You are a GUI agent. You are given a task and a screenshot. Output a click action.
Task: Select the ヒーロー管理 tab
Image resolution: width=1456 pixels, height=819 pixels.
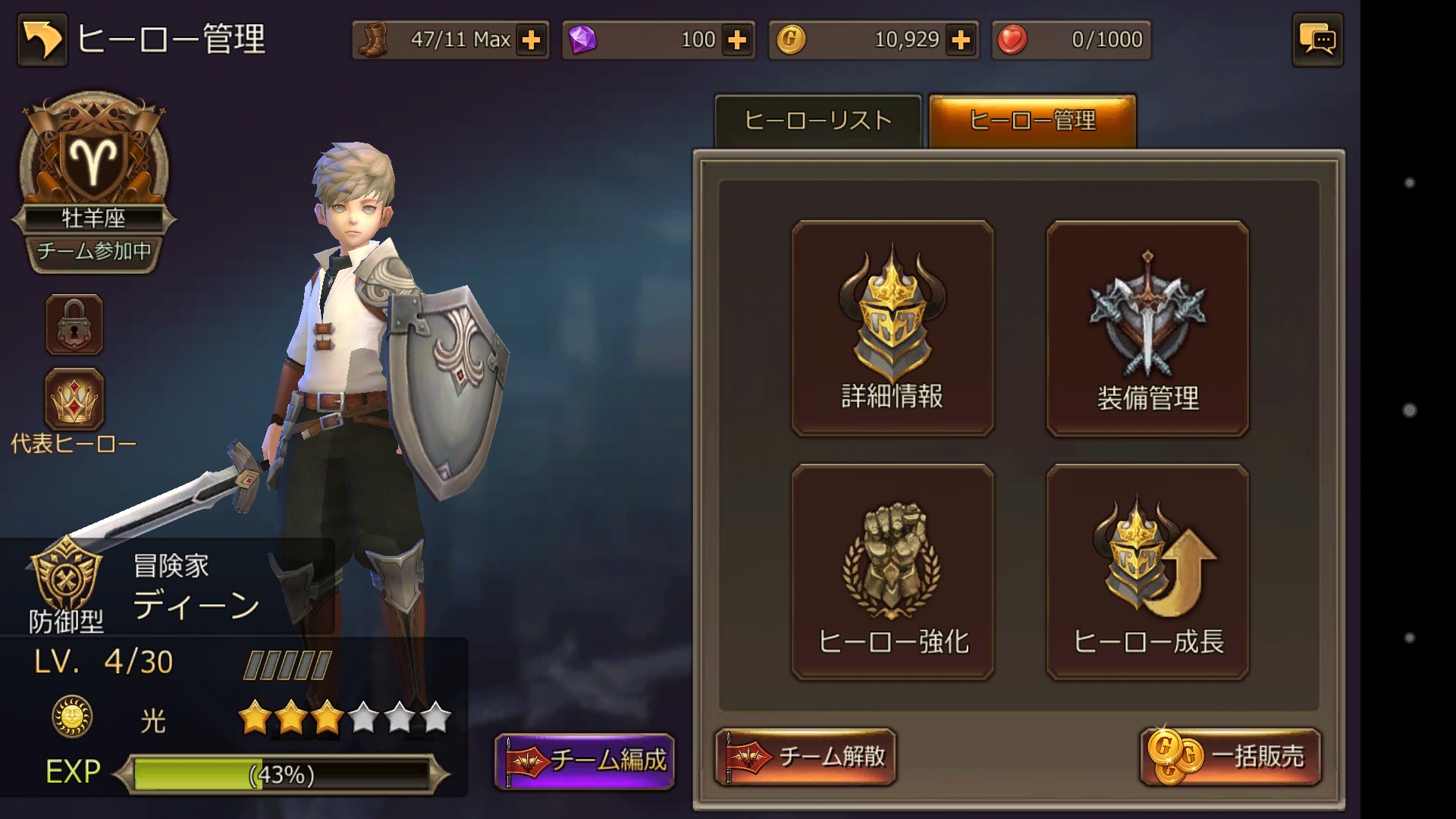pos(1032,121)
